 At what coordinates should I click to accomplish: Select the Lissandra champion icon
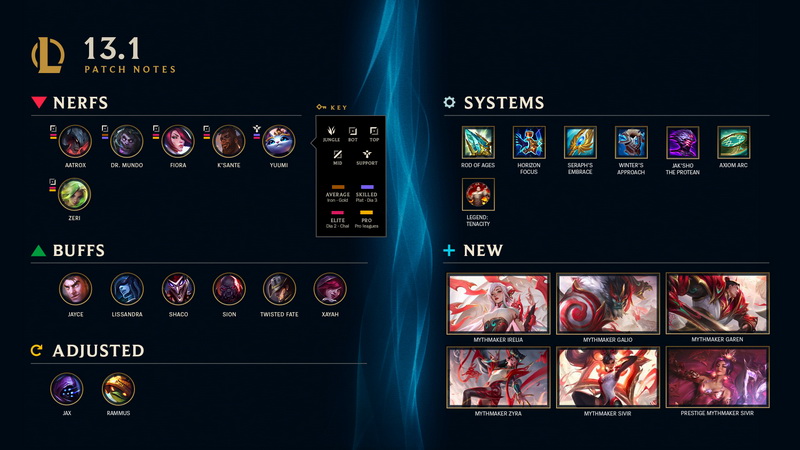[126, 290]
